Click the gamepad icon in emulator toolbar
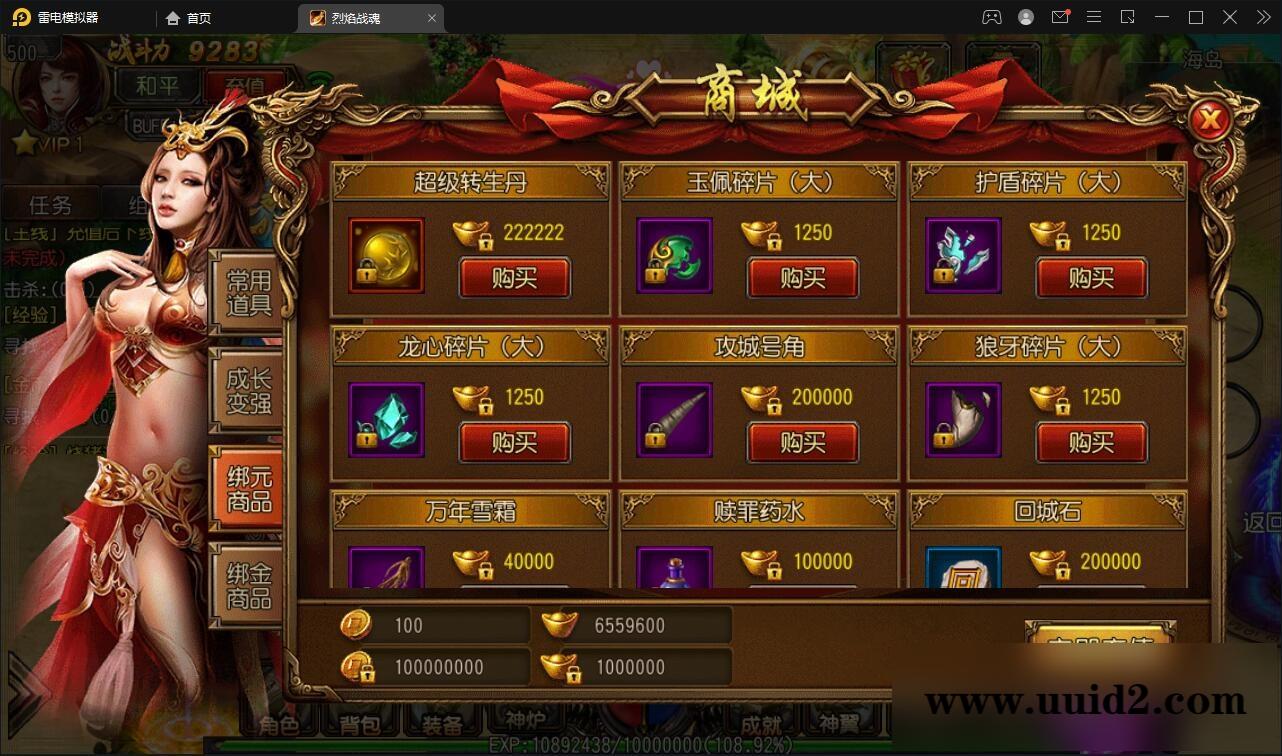 click(992, 17)
